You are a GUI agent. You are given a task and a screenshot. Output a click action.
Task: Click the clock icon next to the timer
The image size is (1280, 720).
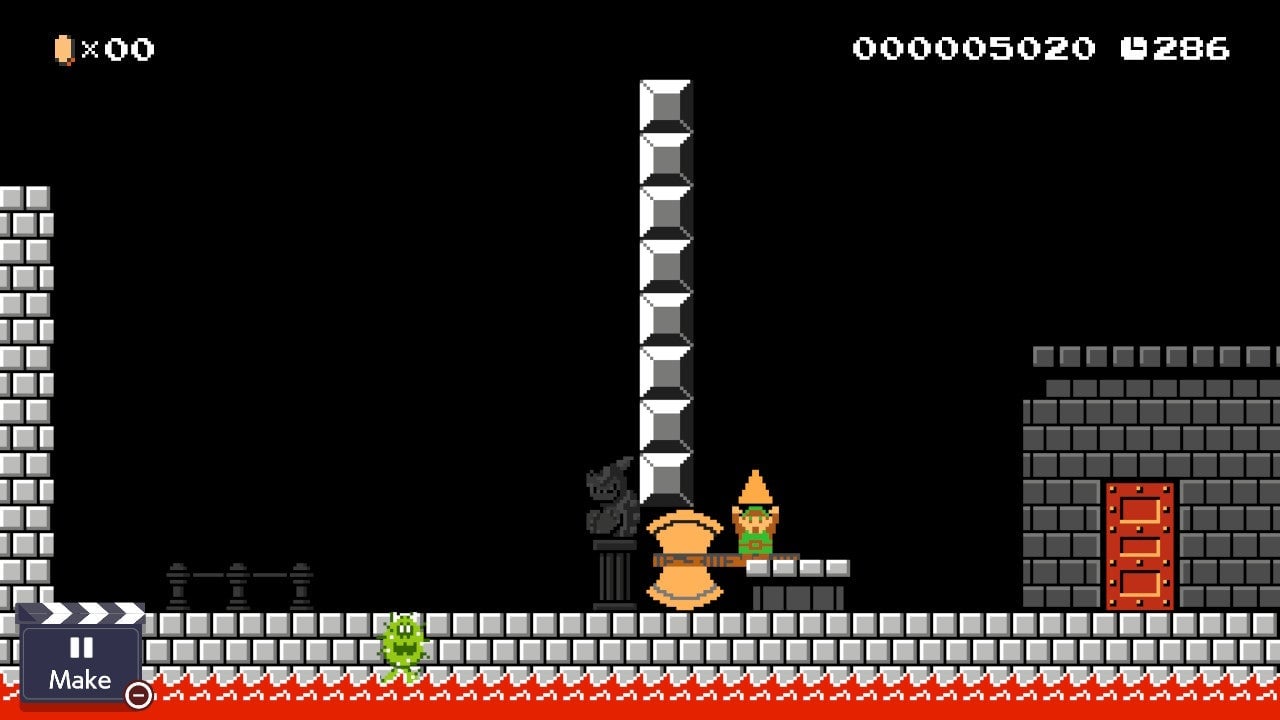click(x=1139, y=44)
